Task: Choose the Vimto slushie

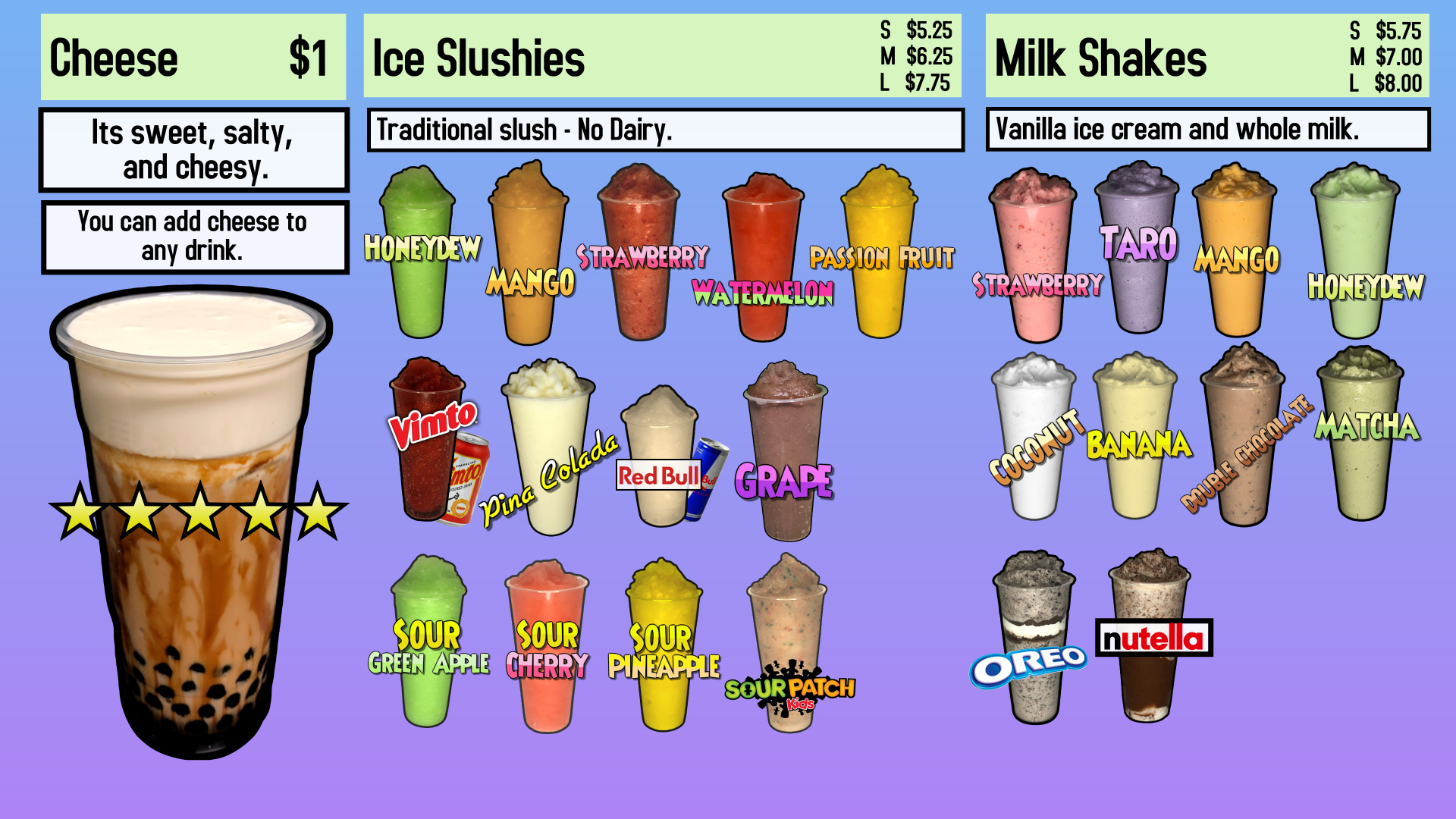Action: [x=428, y=440]
